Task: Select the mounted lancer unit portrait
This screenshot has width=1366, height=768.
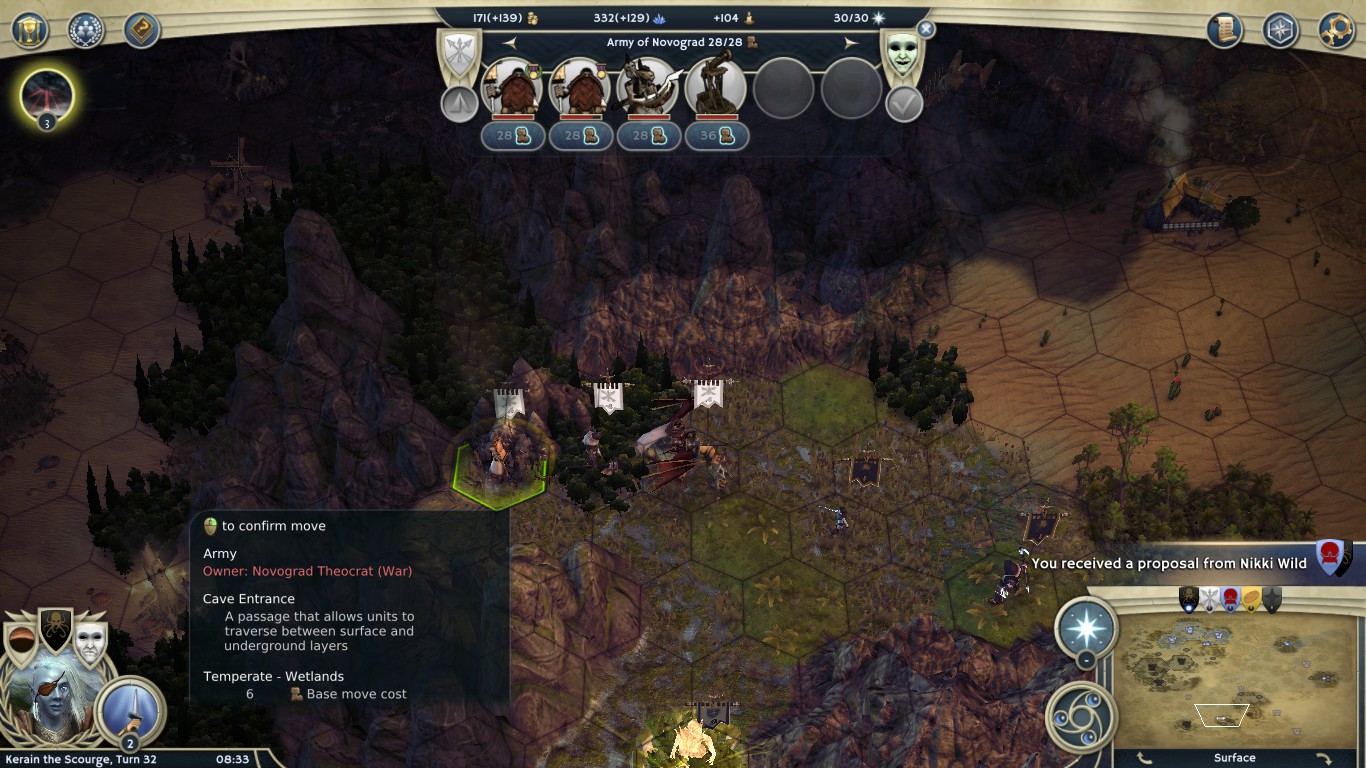Action: pos(648,87)
